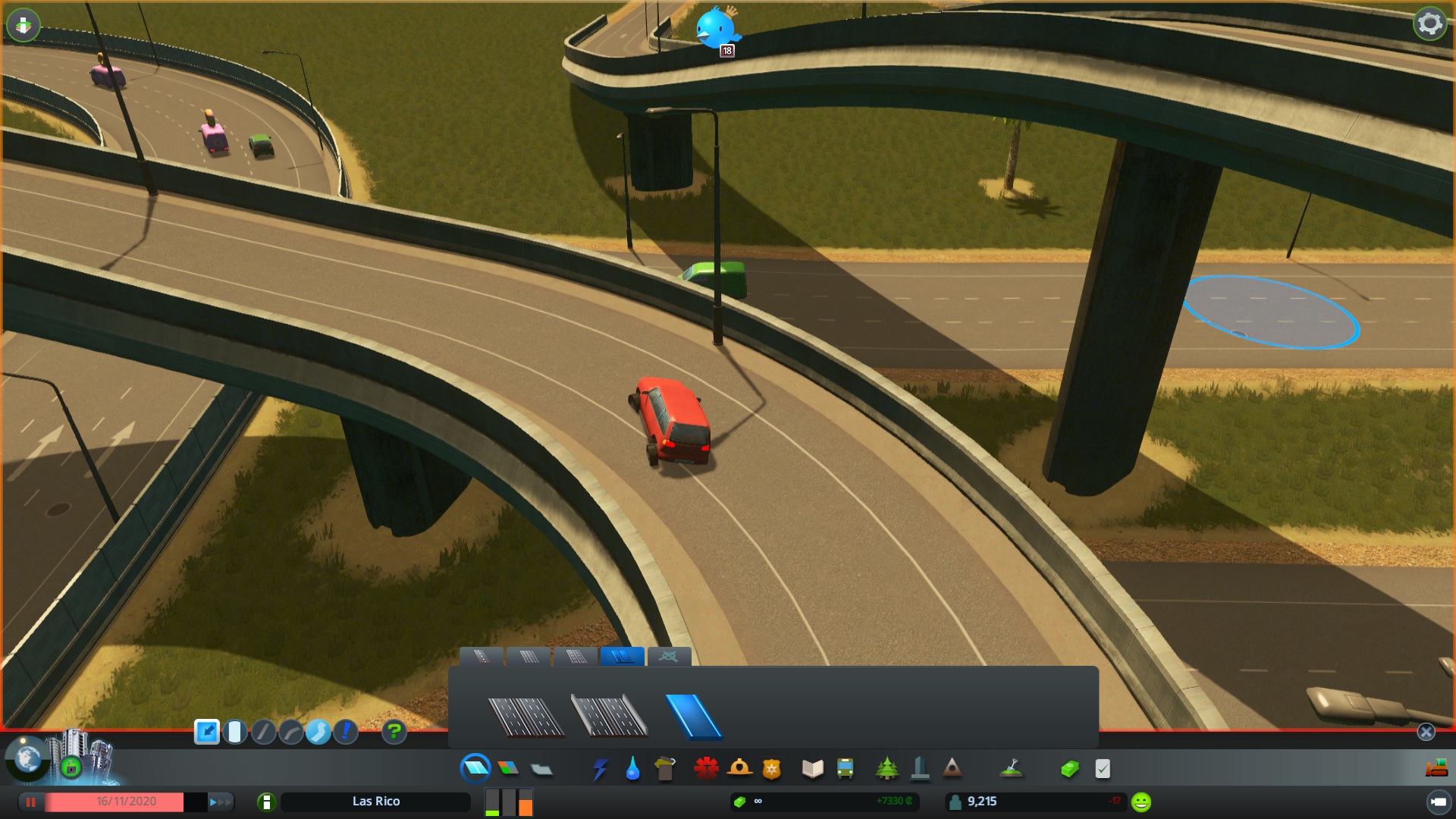The image size is (1456, 819).
Task: Switch to the intersections tab
Action: tap(669, 657)
